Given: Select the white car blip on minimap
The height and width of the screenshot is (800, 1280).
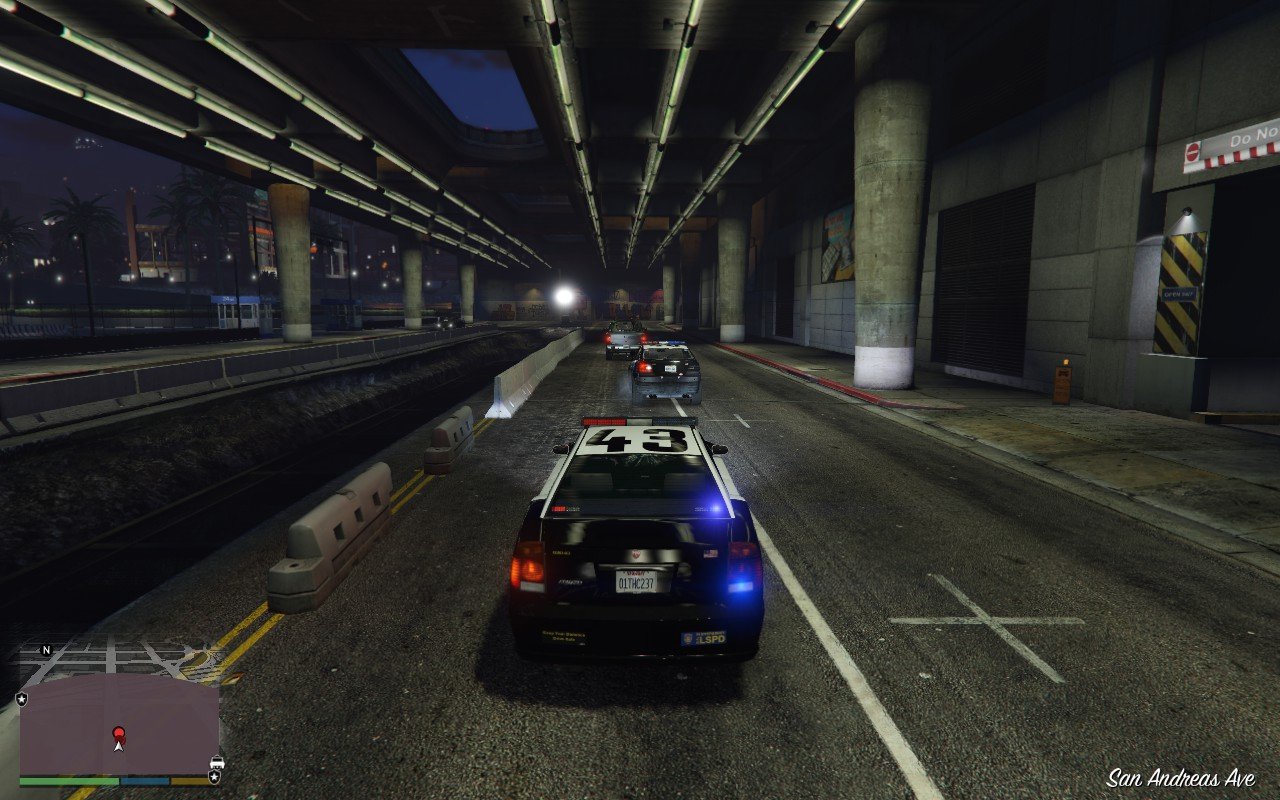Looking at the screenshot, I should pyautogui.click(x=217, y=761).
